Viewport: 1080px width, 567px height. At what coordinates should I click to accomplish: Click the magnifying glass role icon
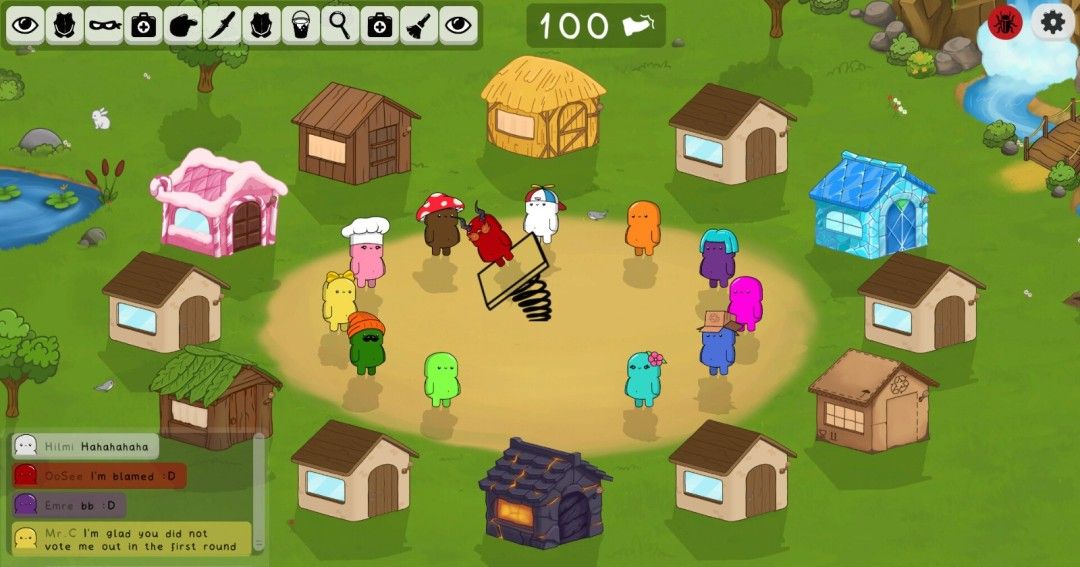point(340,25)
